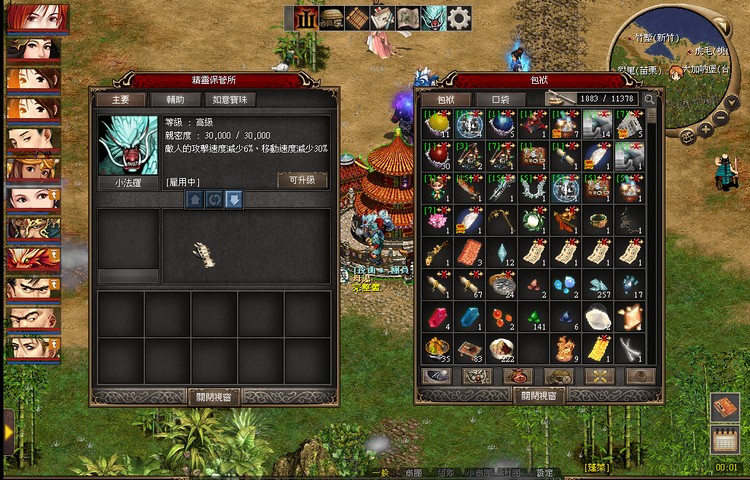Click the circular refresh arrow button
The height and width of the screenshot is (480, 750).
tap(214, 199)
